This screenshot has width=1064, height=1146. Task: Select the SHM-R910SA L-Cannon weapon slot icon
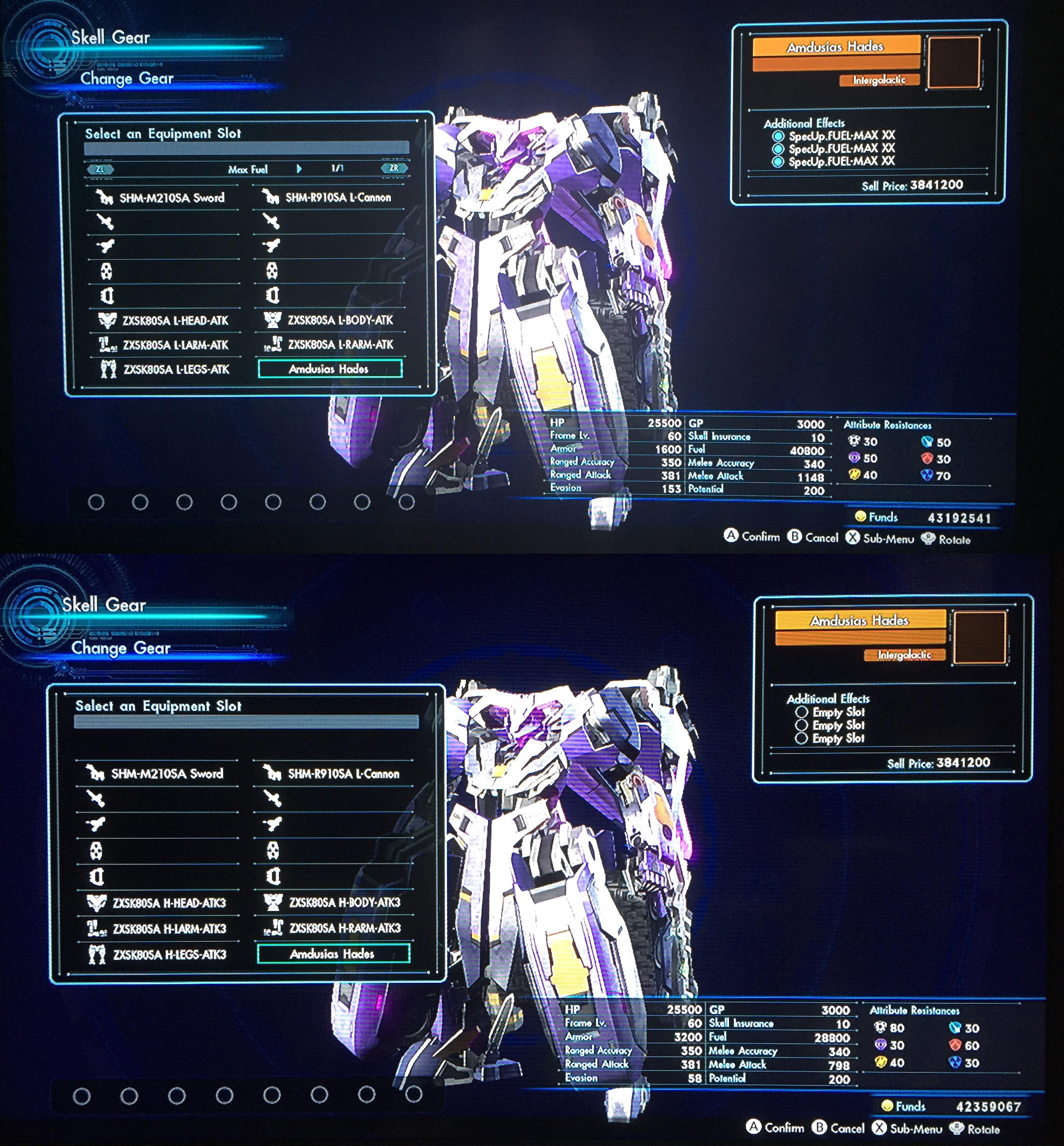pos(271,197)
